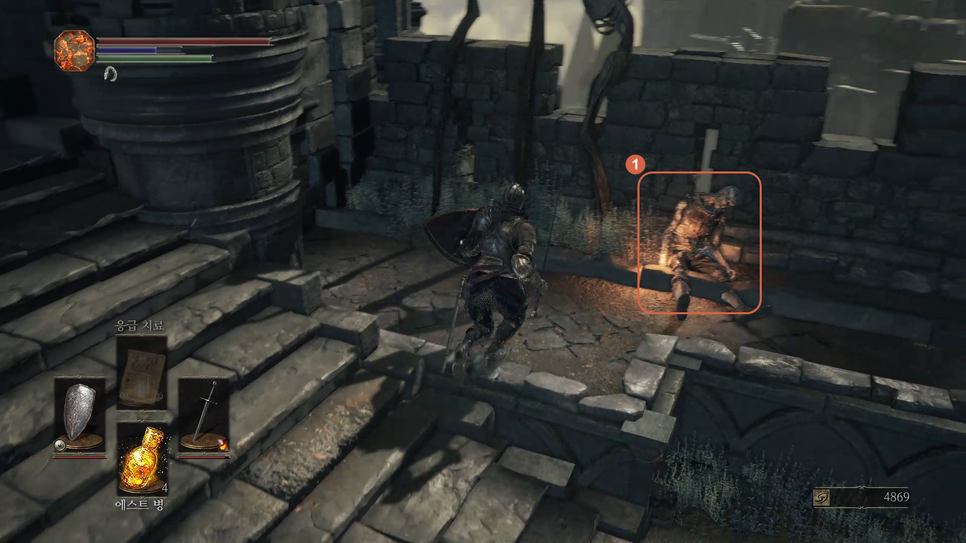Click the ember emblem beside the health bar
966x543 pixels.
(x=74, y=50)
